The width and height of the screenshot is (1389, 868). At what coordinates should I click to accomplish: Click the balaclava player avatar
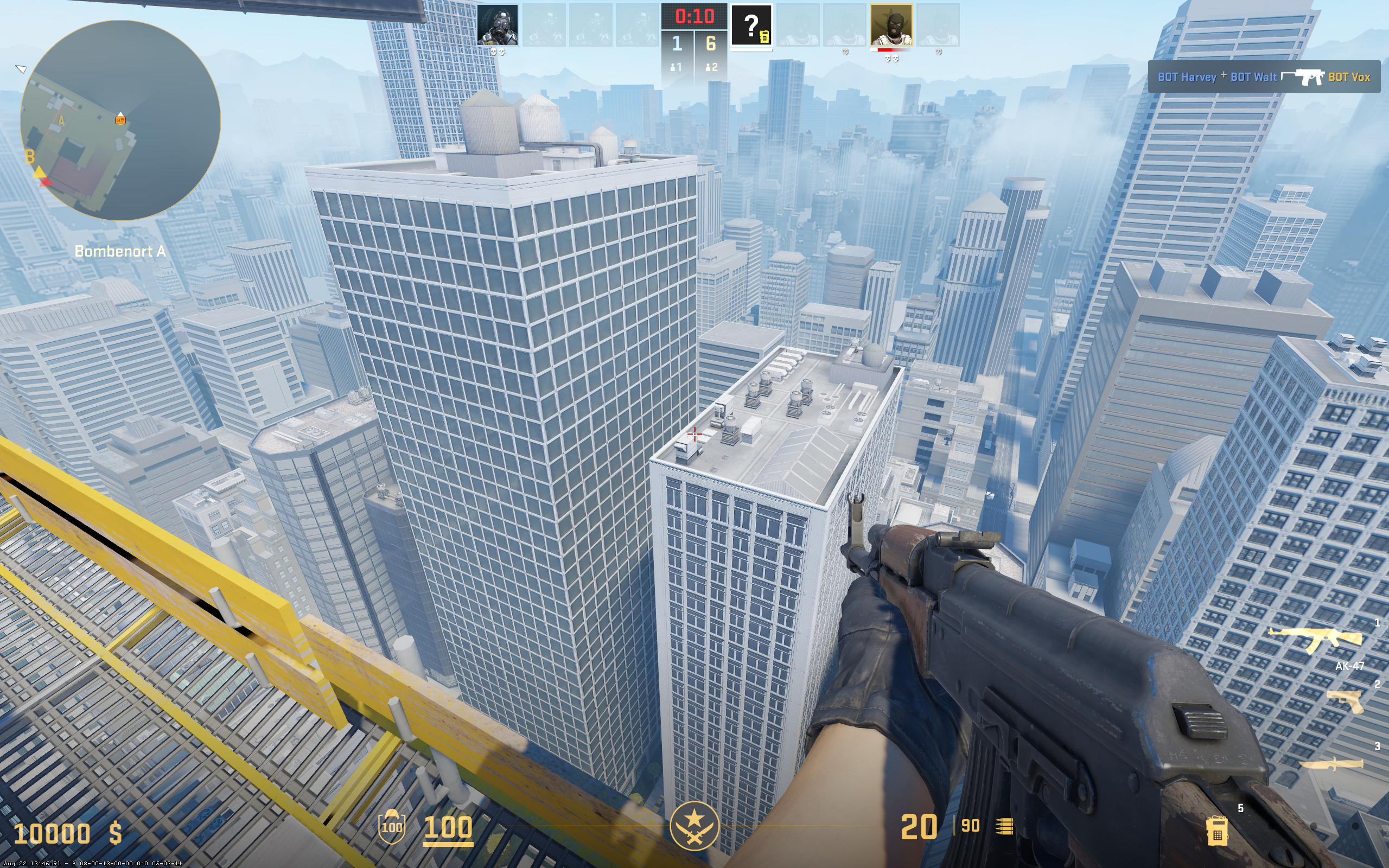point(891,25)
